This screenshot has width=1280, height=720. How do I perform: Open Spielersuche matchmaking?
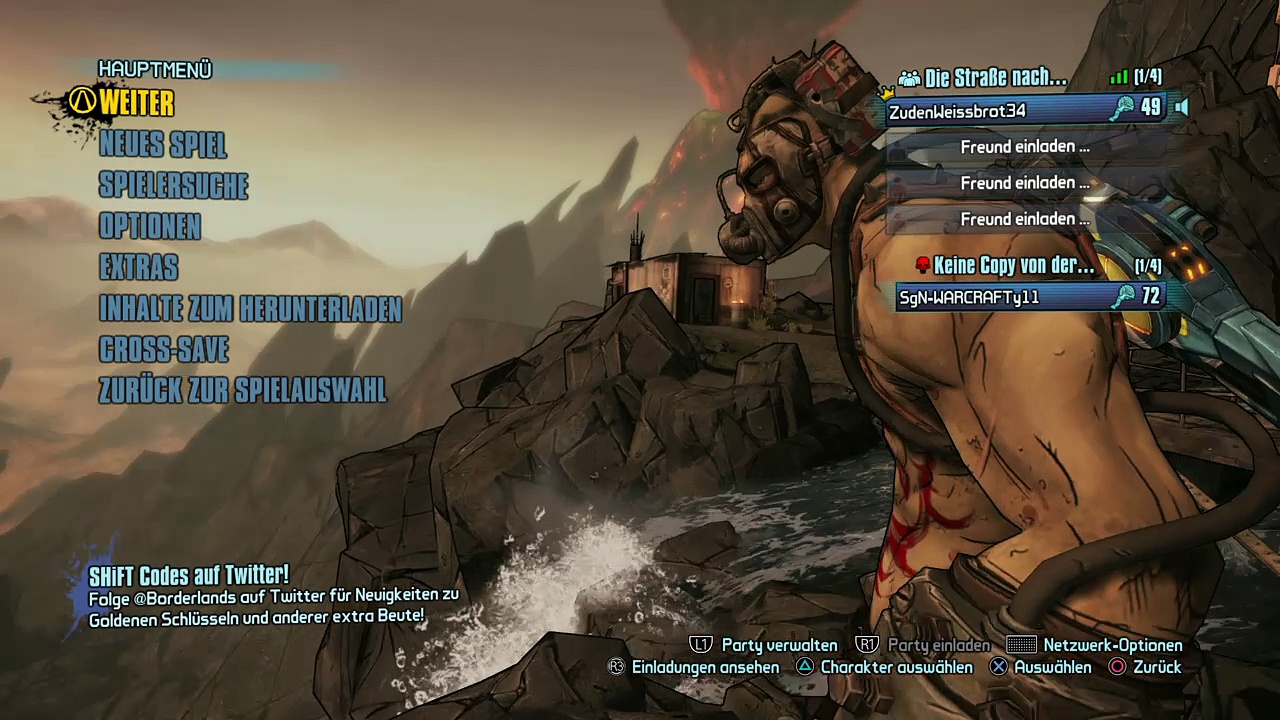(x=174, y=186)
